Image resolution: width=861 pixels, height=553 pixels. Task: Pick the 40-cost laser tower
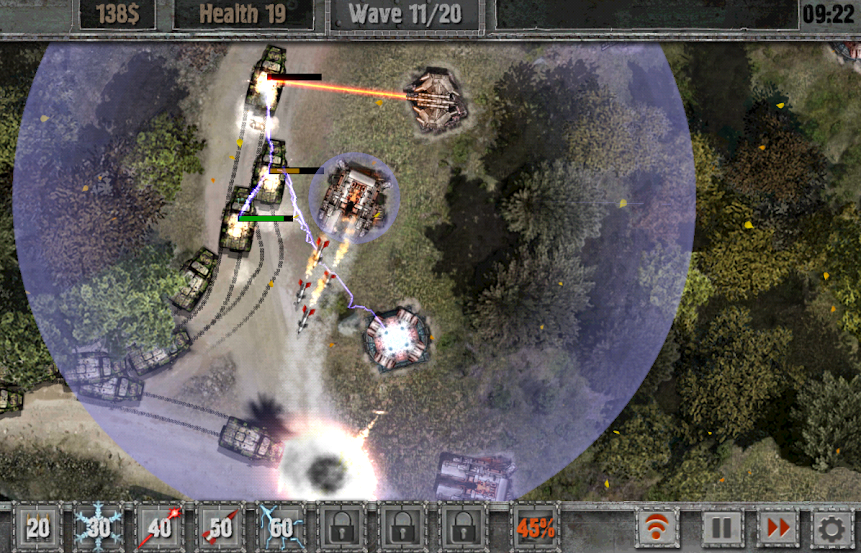(160, 527)
